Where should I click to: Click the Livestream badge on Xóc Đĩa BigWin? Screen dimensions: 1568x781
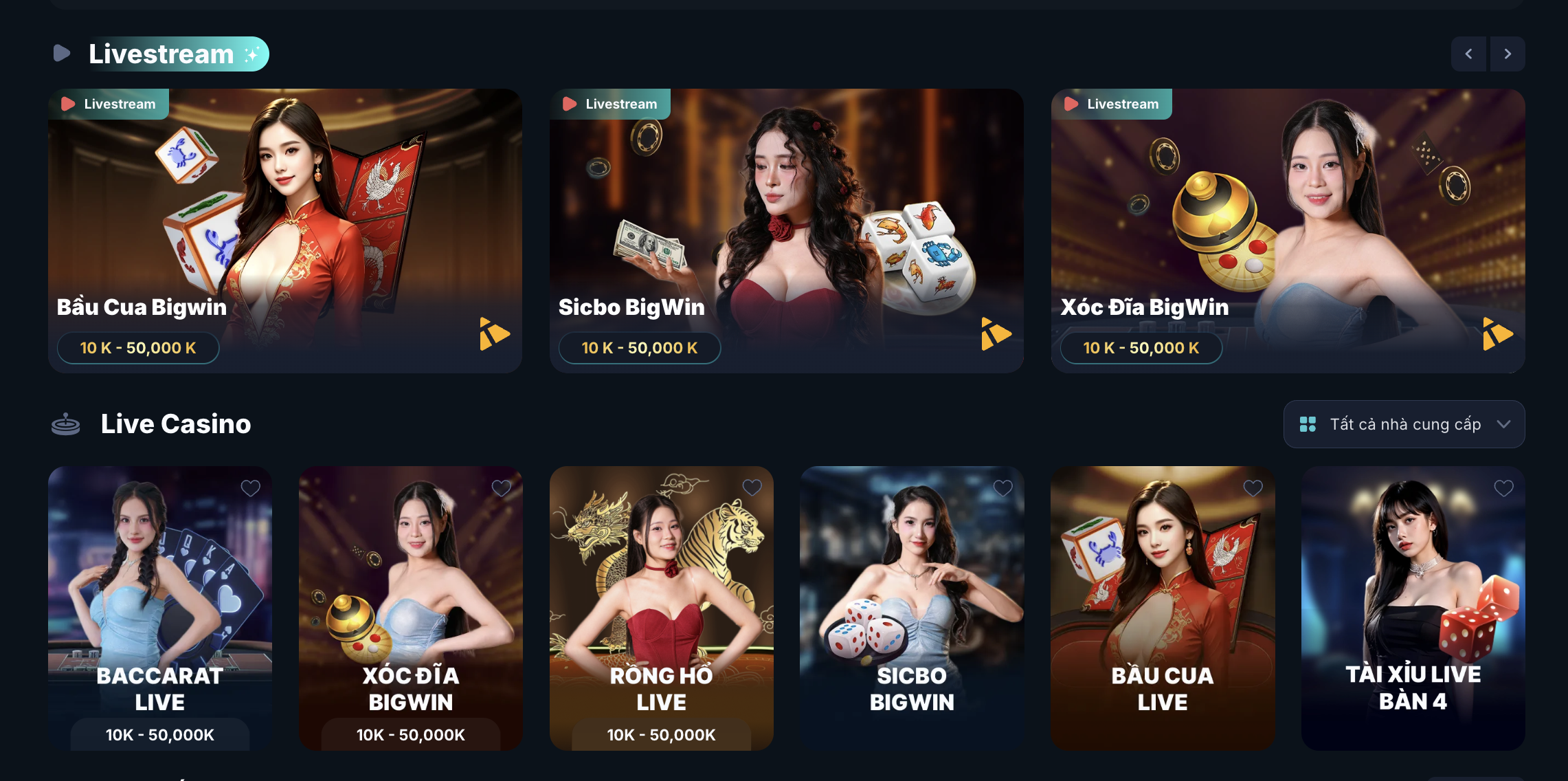[x=1112, y=104]
